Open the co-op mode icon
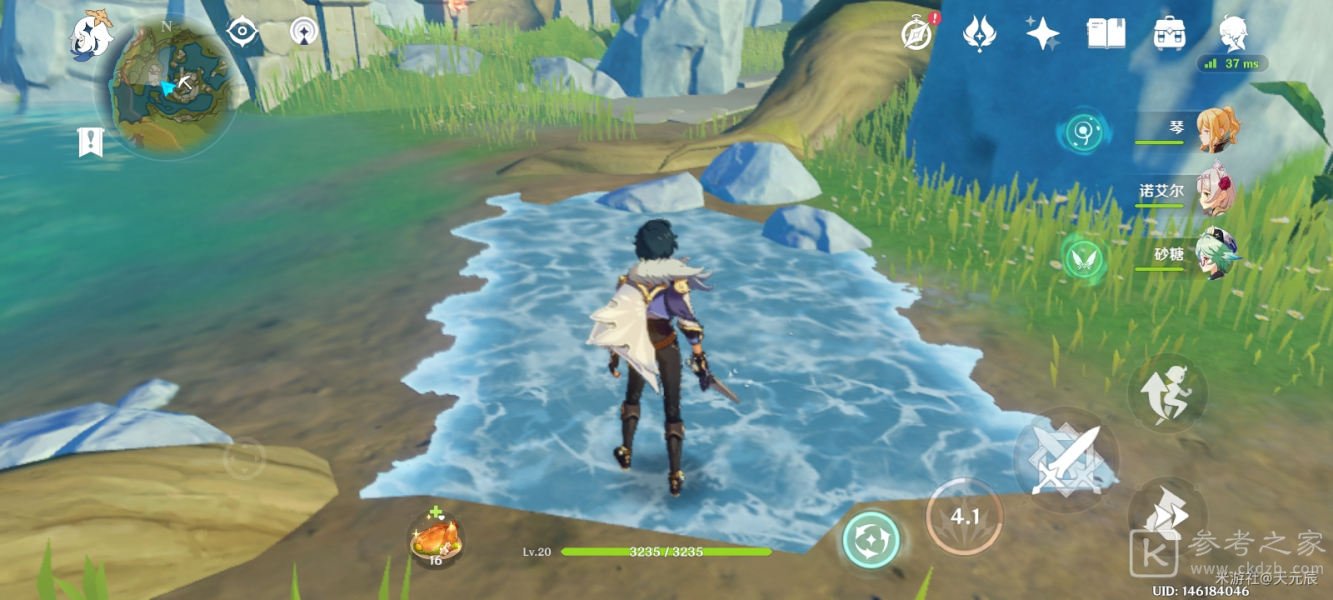The width and height of the screenshot is (1333, 600). 305,32
